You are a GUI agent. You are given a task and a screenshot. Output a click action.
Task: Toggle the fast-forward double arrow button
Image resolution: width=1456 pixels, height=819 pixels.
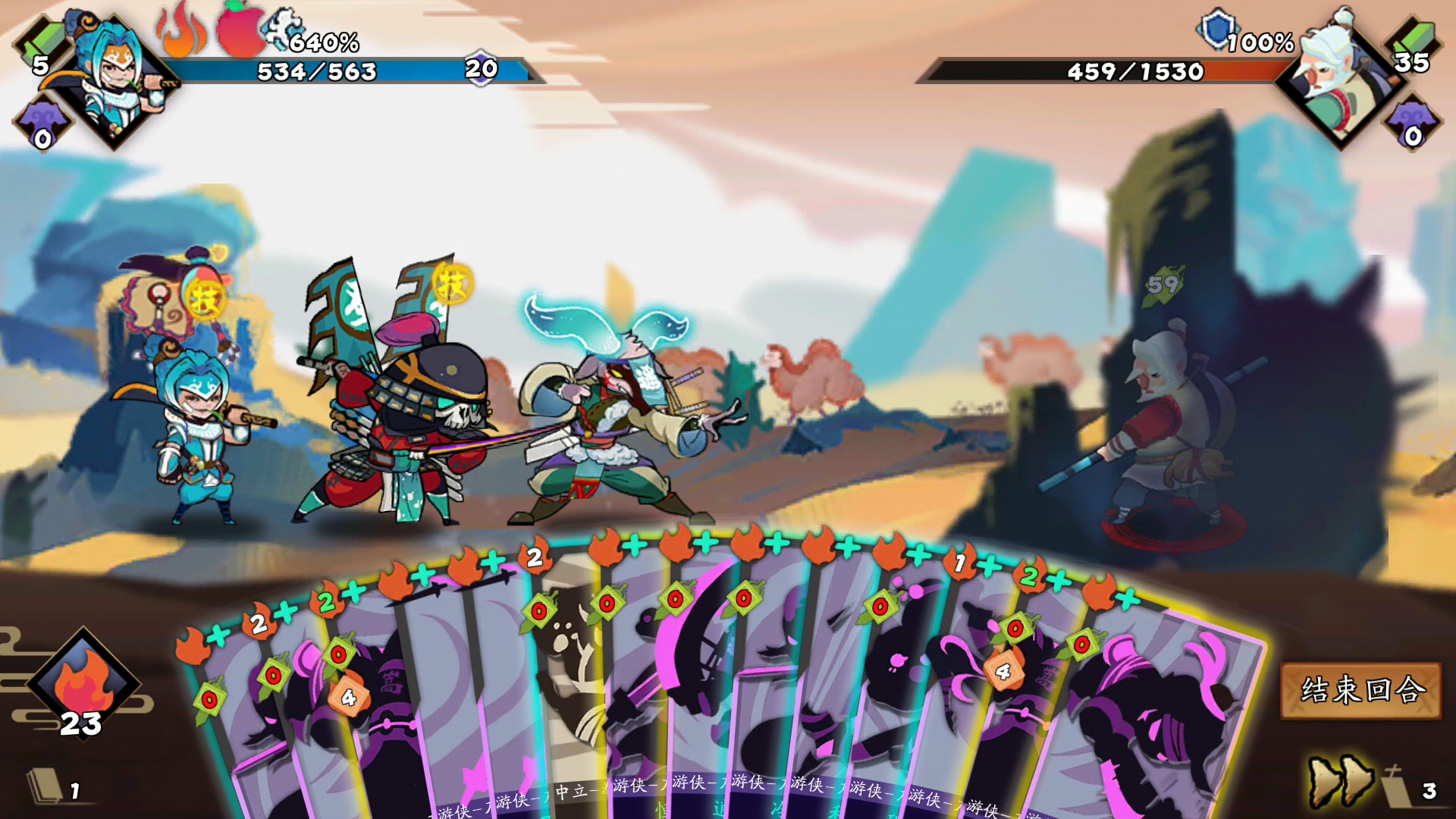pyautogui.click(x=1341, y=781)
